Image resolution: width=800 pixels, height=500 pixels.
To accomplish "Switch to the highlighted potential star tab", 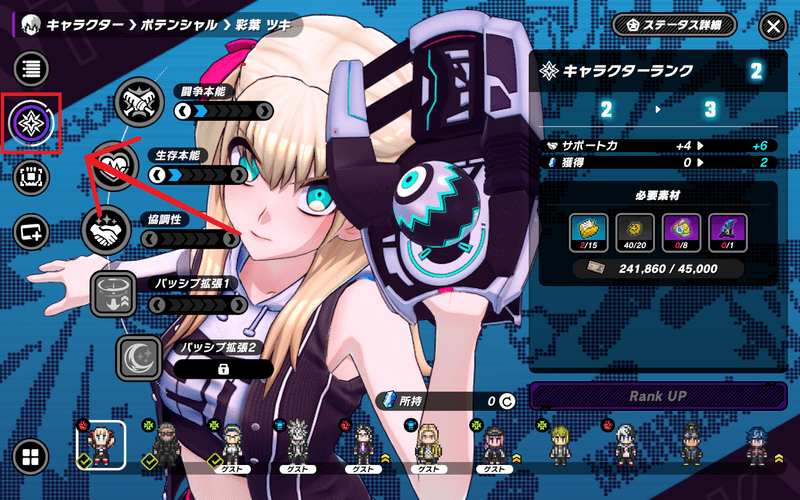I will pyautogui.click(x=32, y=123).
